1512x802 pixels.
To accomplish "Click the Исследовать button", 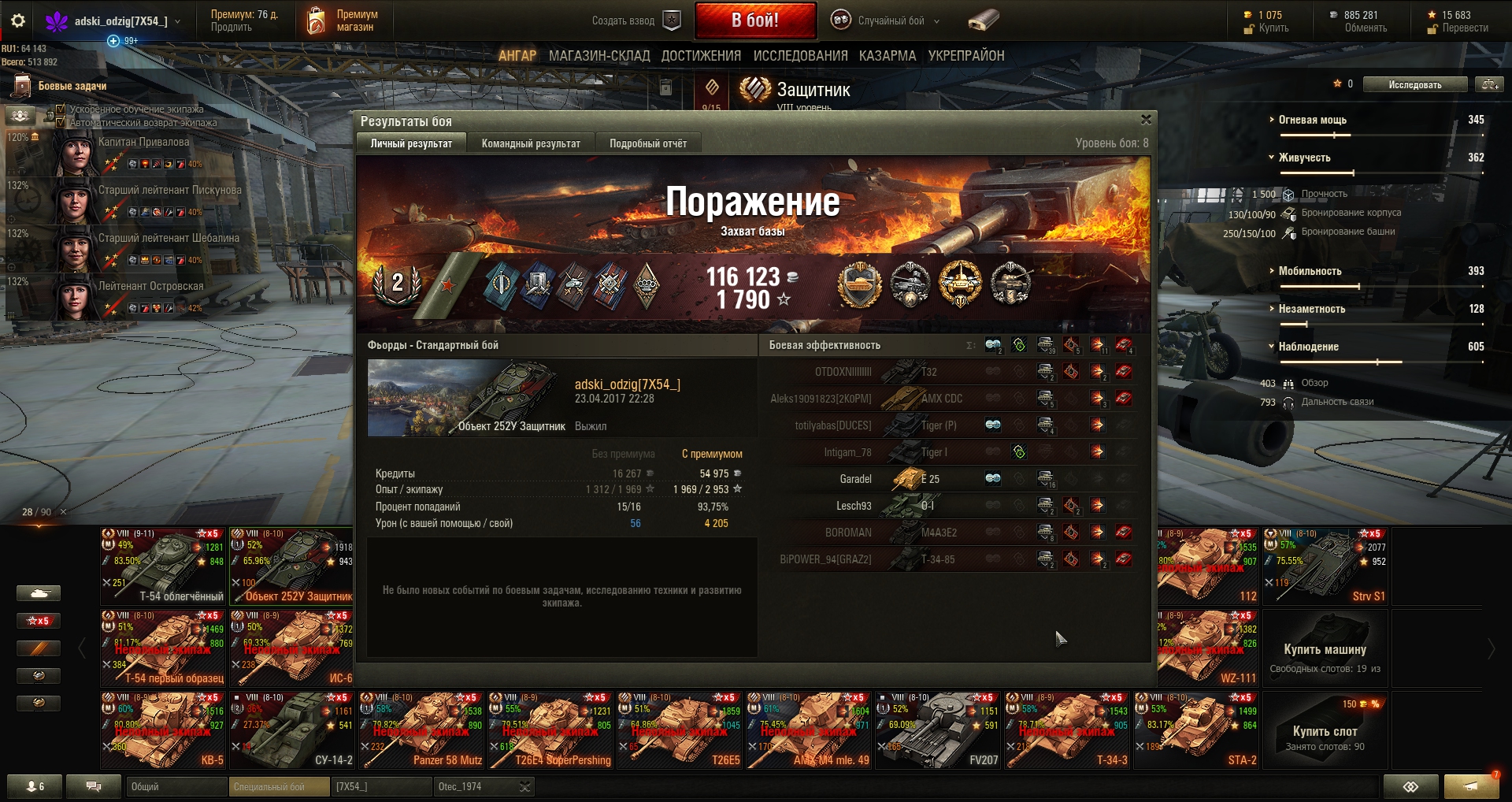I will click(1414, 84).
